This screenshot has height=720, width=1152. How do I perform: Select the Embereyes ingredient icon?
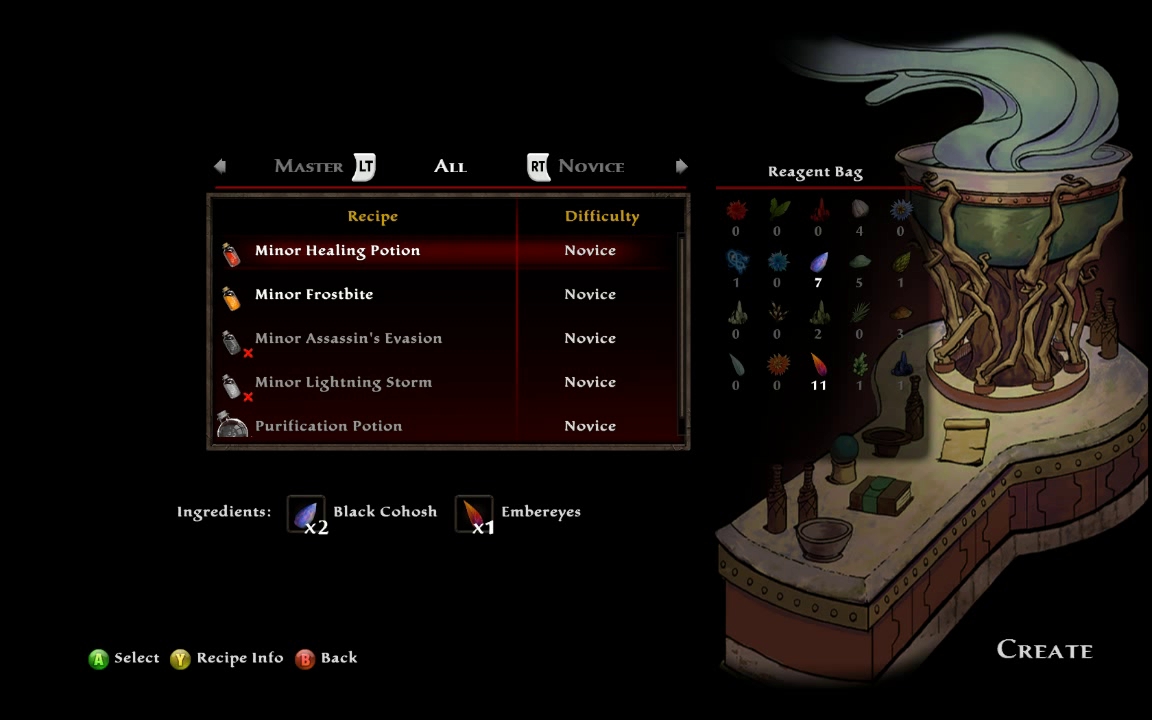pos(474,513)
